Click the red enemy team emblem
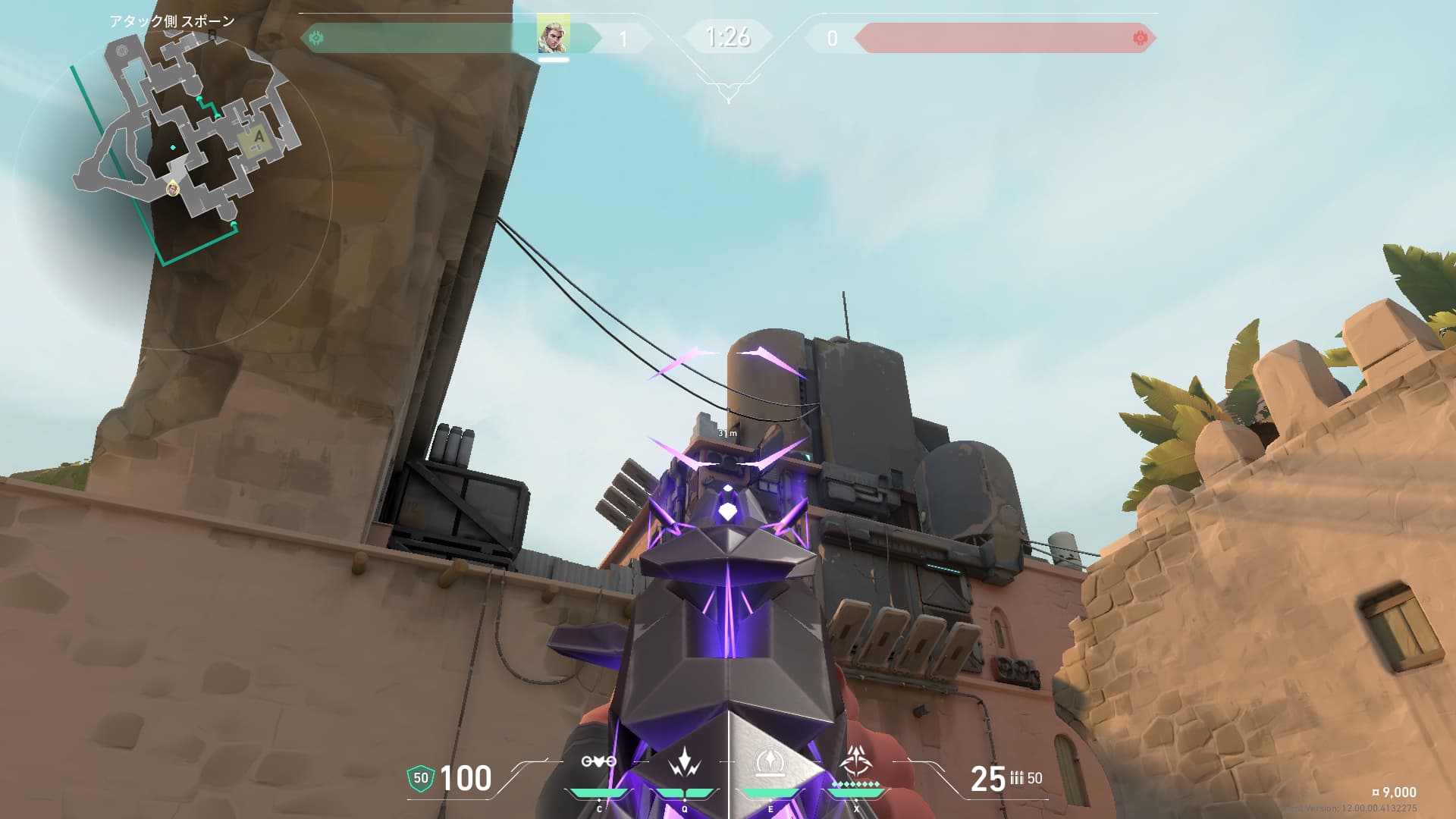 coord(1139,38)
